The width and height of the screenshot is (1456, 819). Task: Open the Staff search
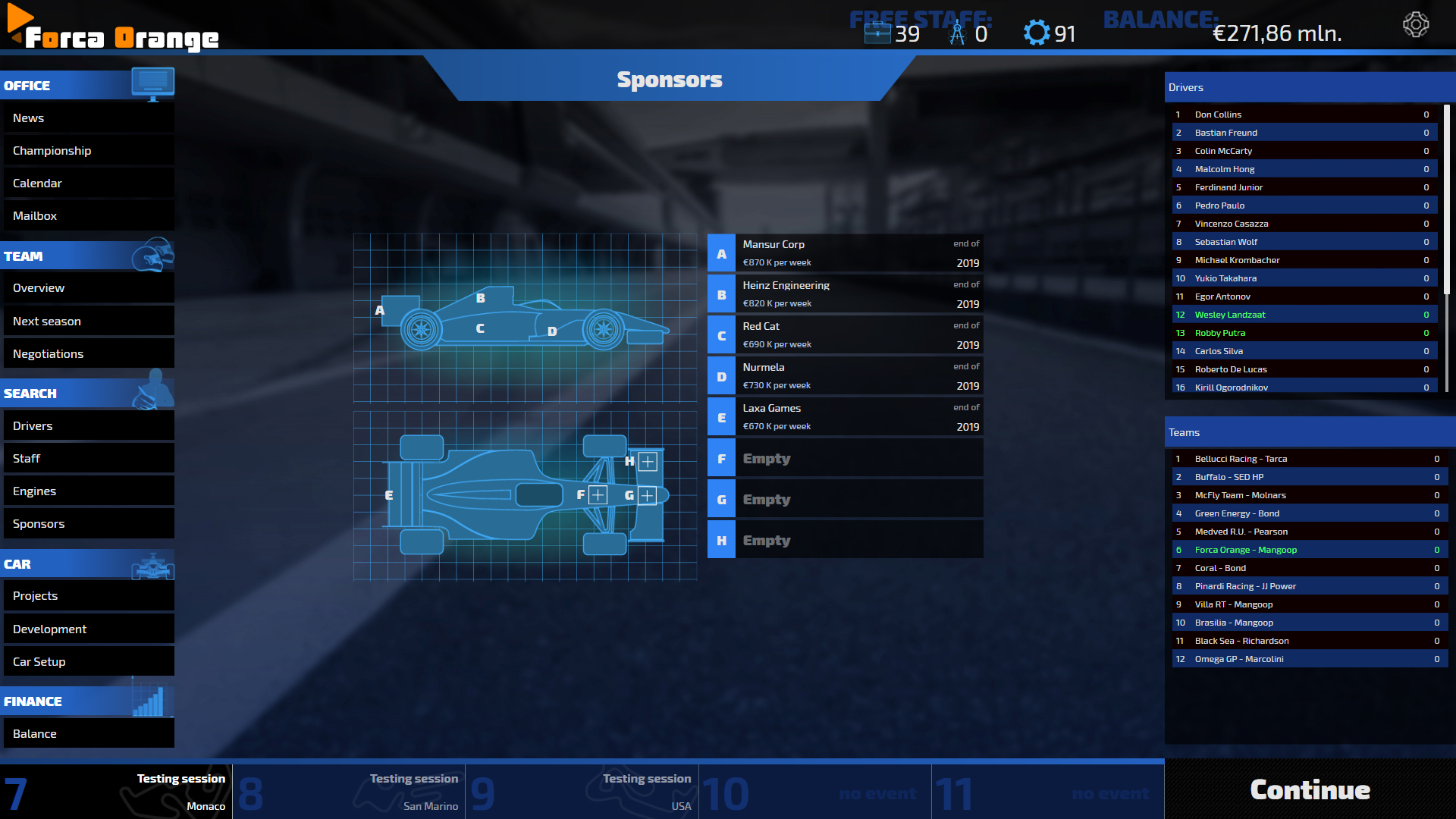pos(88,459)
